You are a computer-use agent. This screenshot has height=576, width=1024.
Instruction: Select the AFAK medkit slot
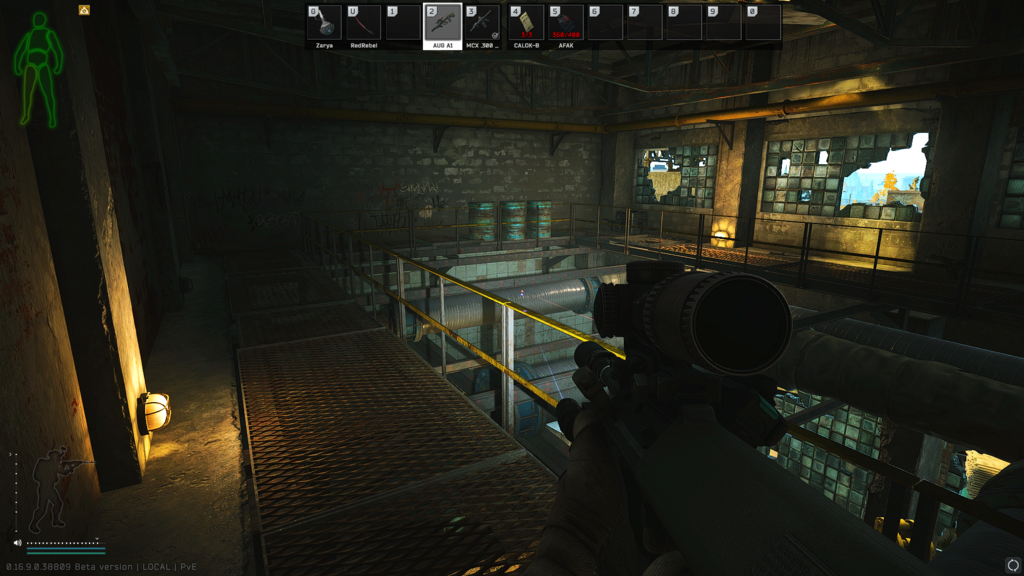tap(566, 23)
